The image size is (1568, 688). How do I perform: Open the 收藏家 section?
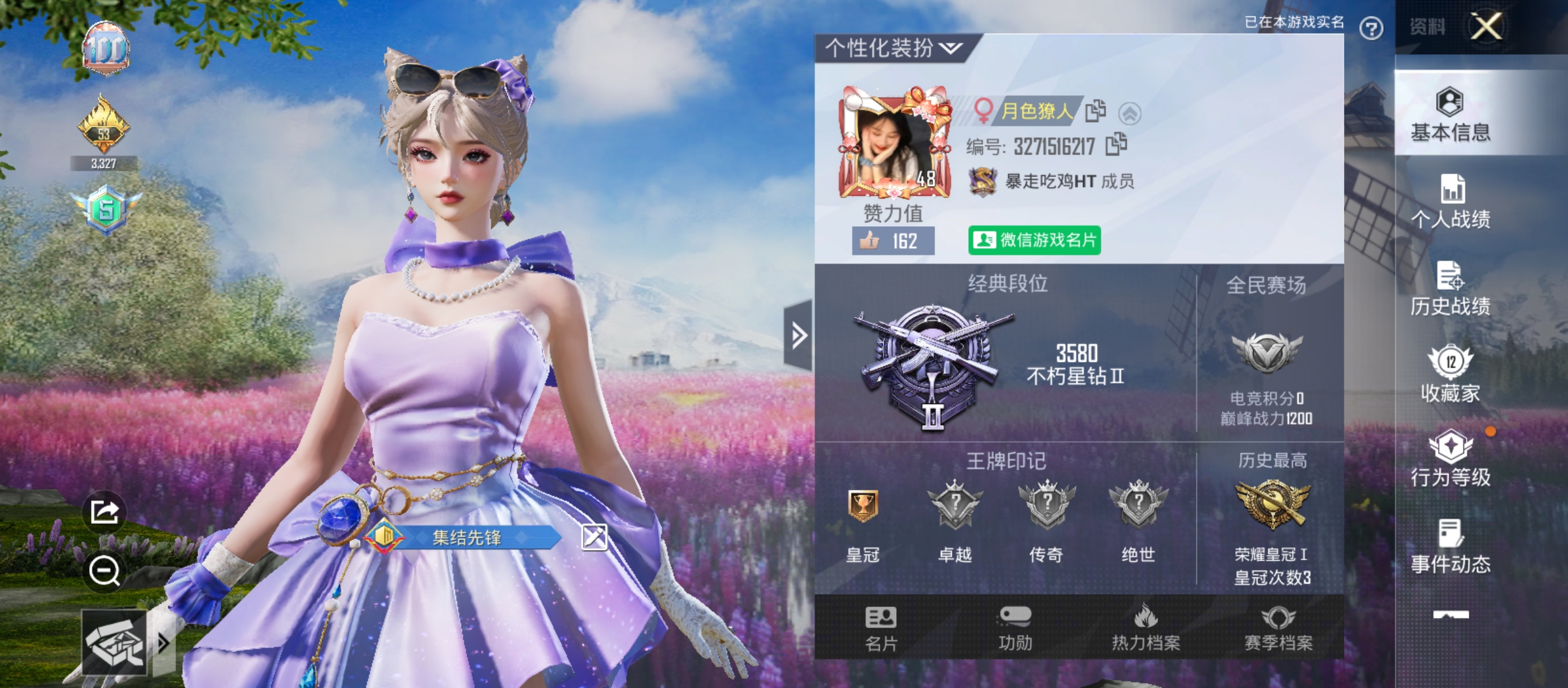[1450, 375]
